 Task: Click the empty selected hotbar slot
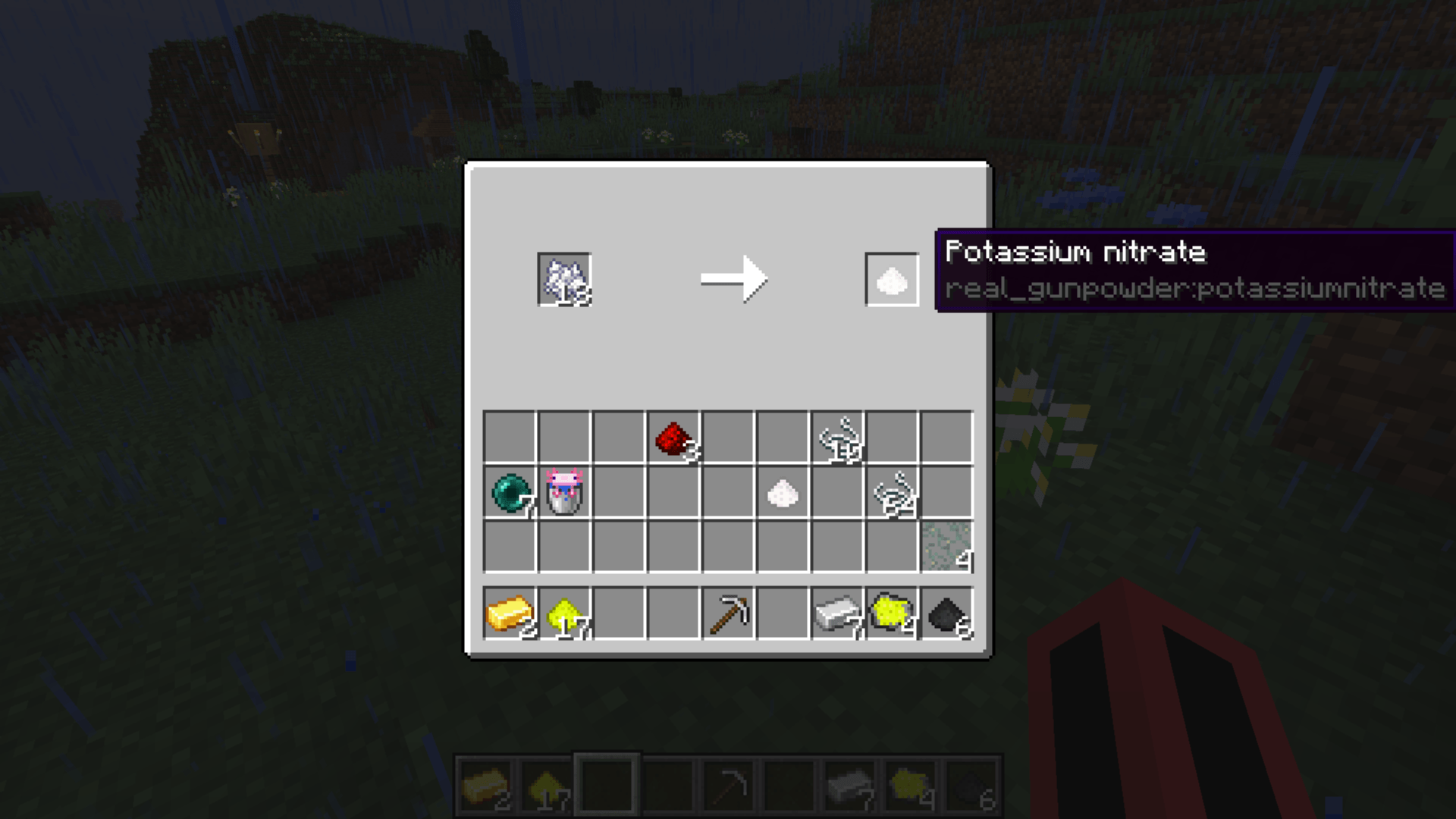[607, 783]
